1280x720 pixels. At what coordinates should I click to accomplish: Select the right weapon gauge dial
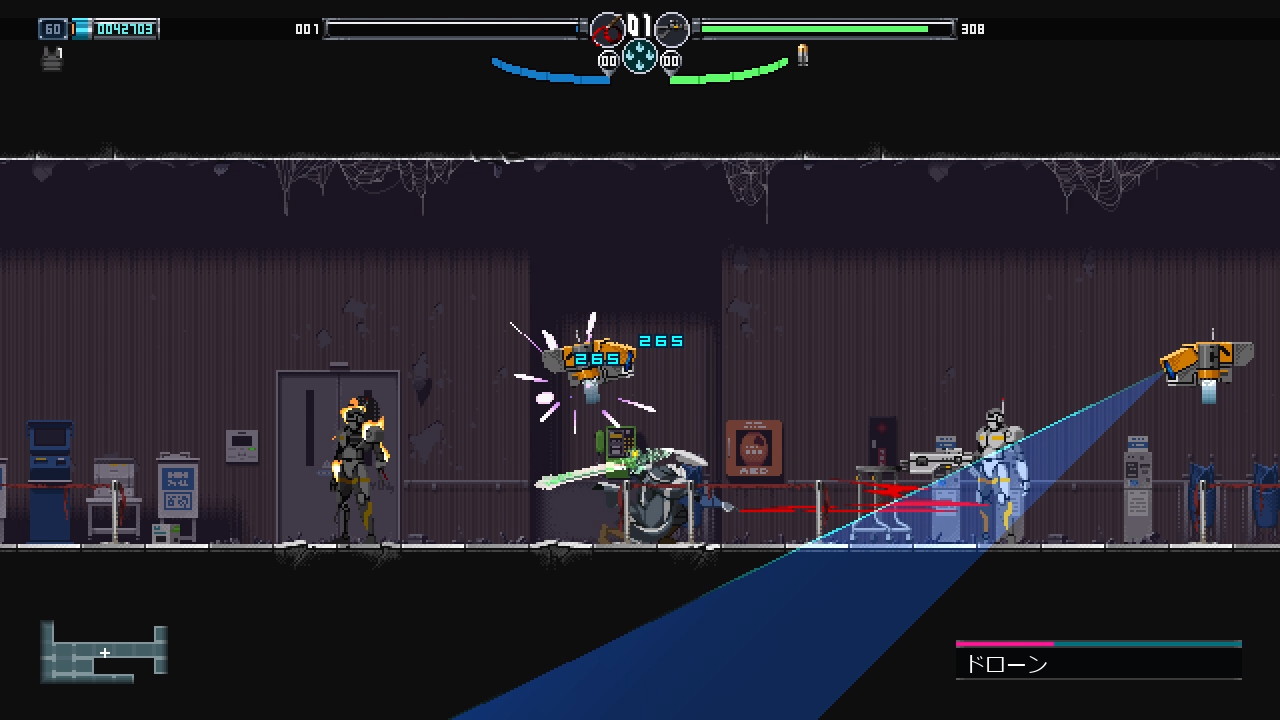pyautogui.click(x=672, y=29)
